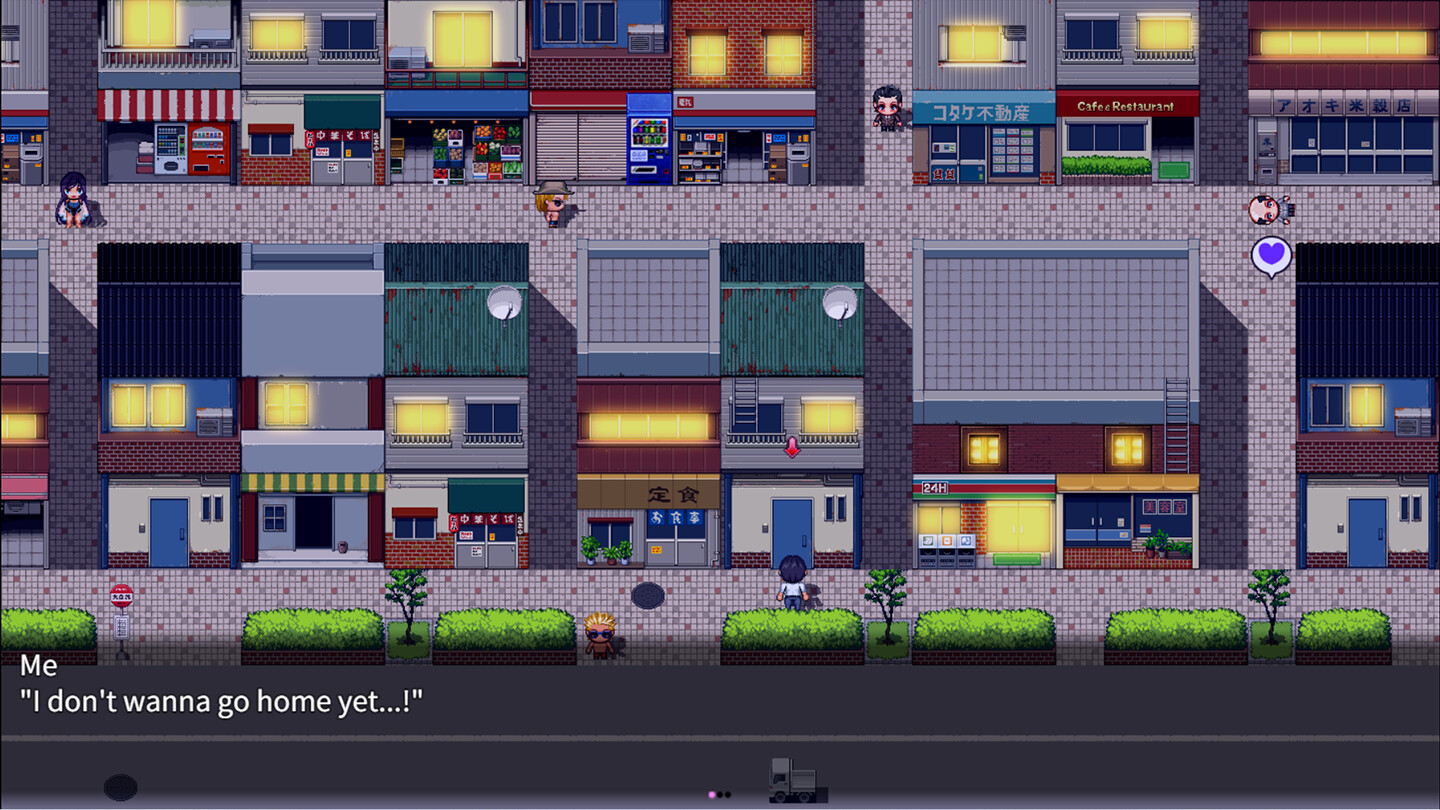Click the second black page indicator dot

(729, 794)
